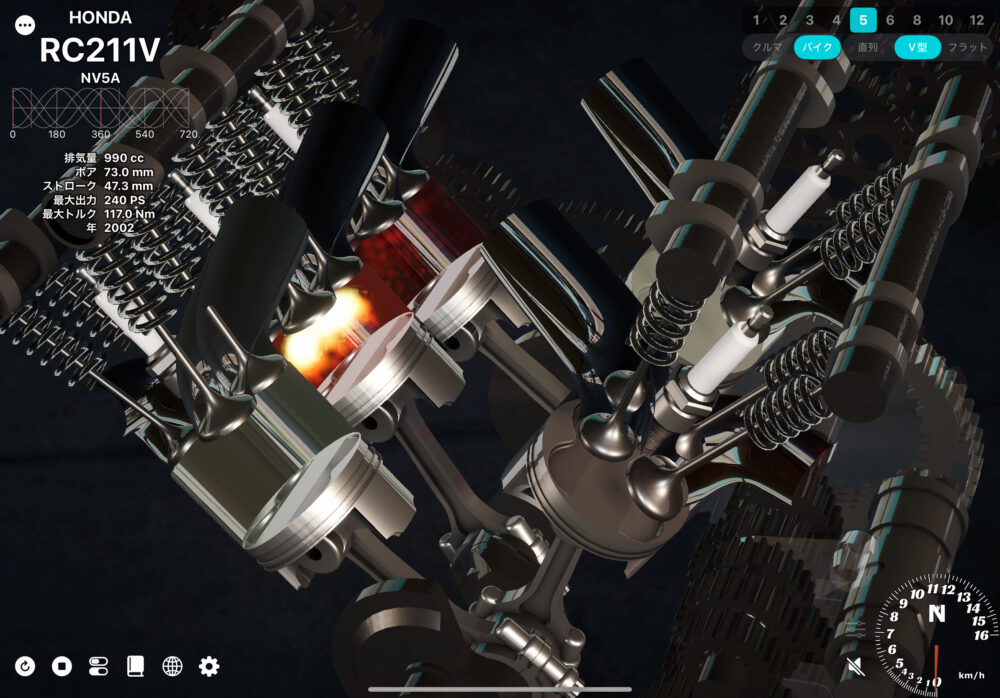1000x698 pixels.
Task: Select the 1 cylinder count option
Action: (x=756, y=19)
